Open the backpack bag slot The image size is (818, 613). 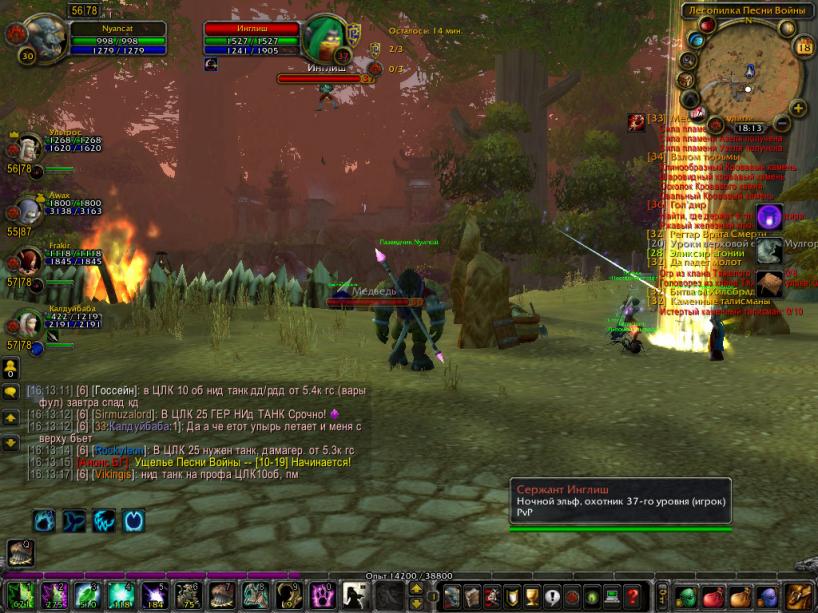tap(798, 597)
